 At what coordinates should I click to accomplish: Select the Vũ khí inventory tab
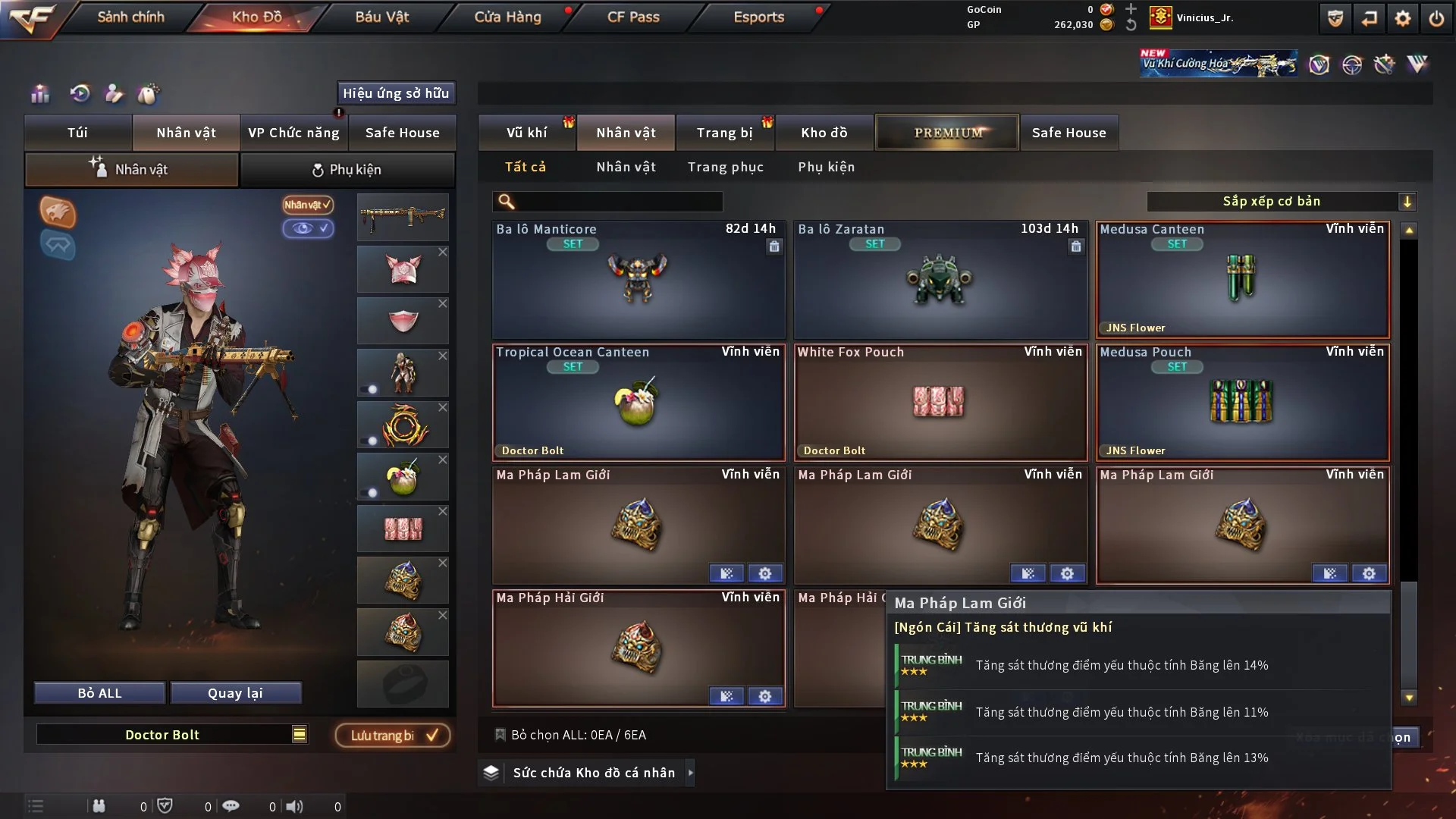[526, 133]
